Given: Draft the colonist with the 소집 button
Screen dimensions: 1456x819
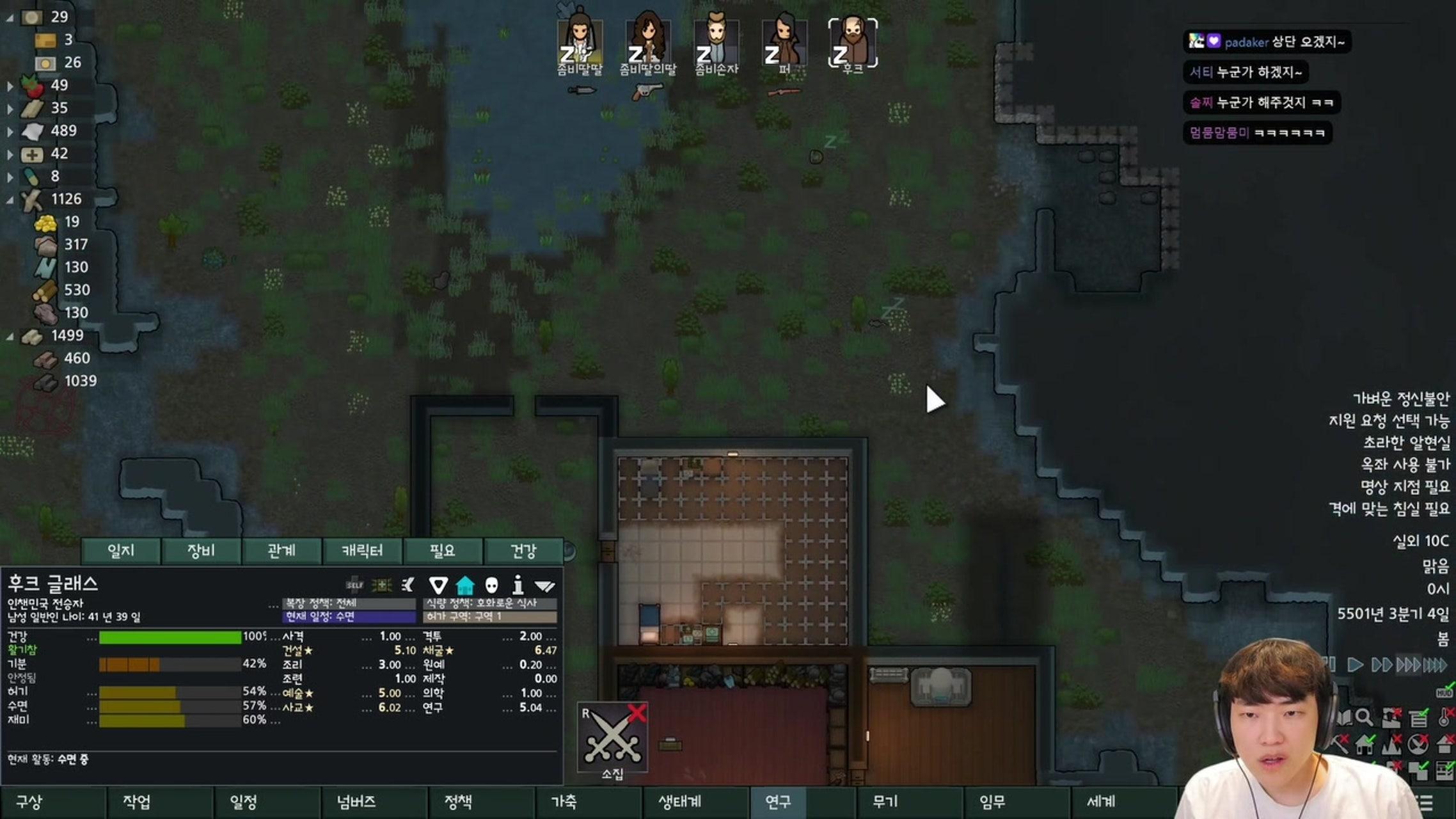Looking at the screenshot, I should [x=612, y=738].
